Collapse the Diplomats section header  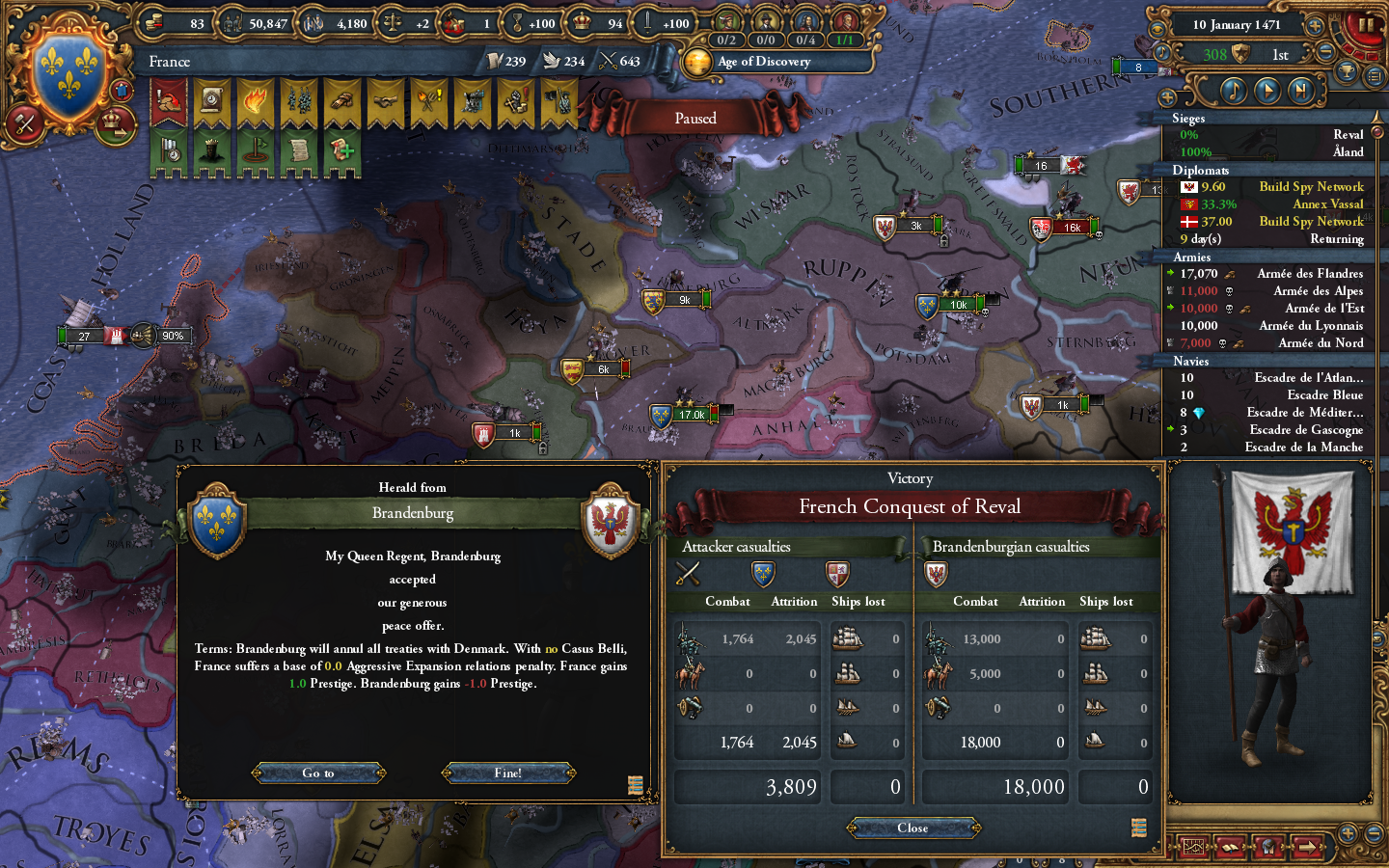click(x=1201, y=170)
